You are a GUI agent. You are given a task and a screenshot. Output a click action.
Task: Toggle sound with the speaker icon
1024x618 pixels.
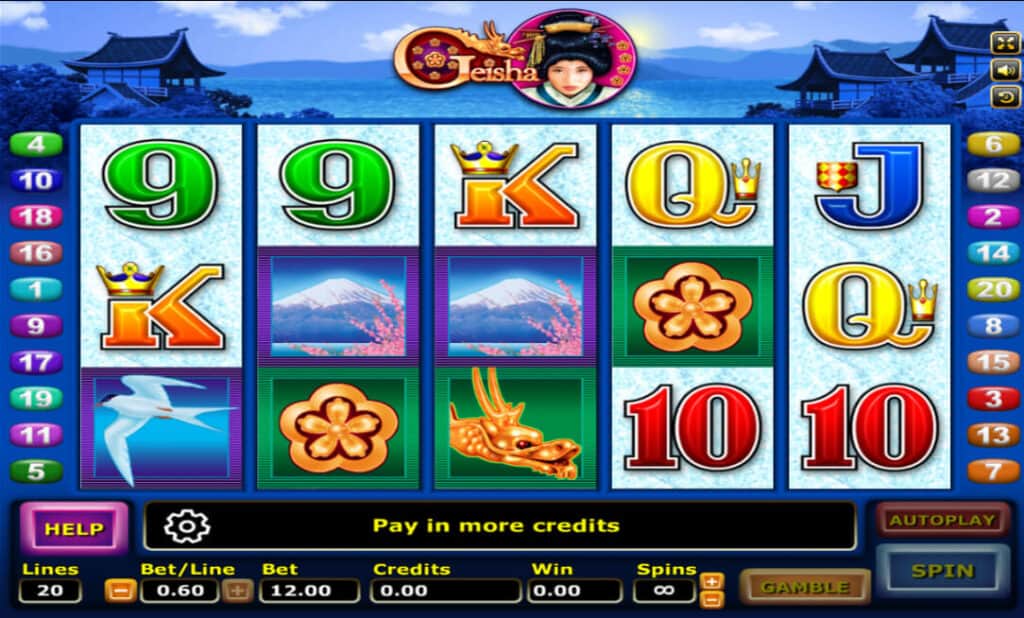(x=1004, y=70)
